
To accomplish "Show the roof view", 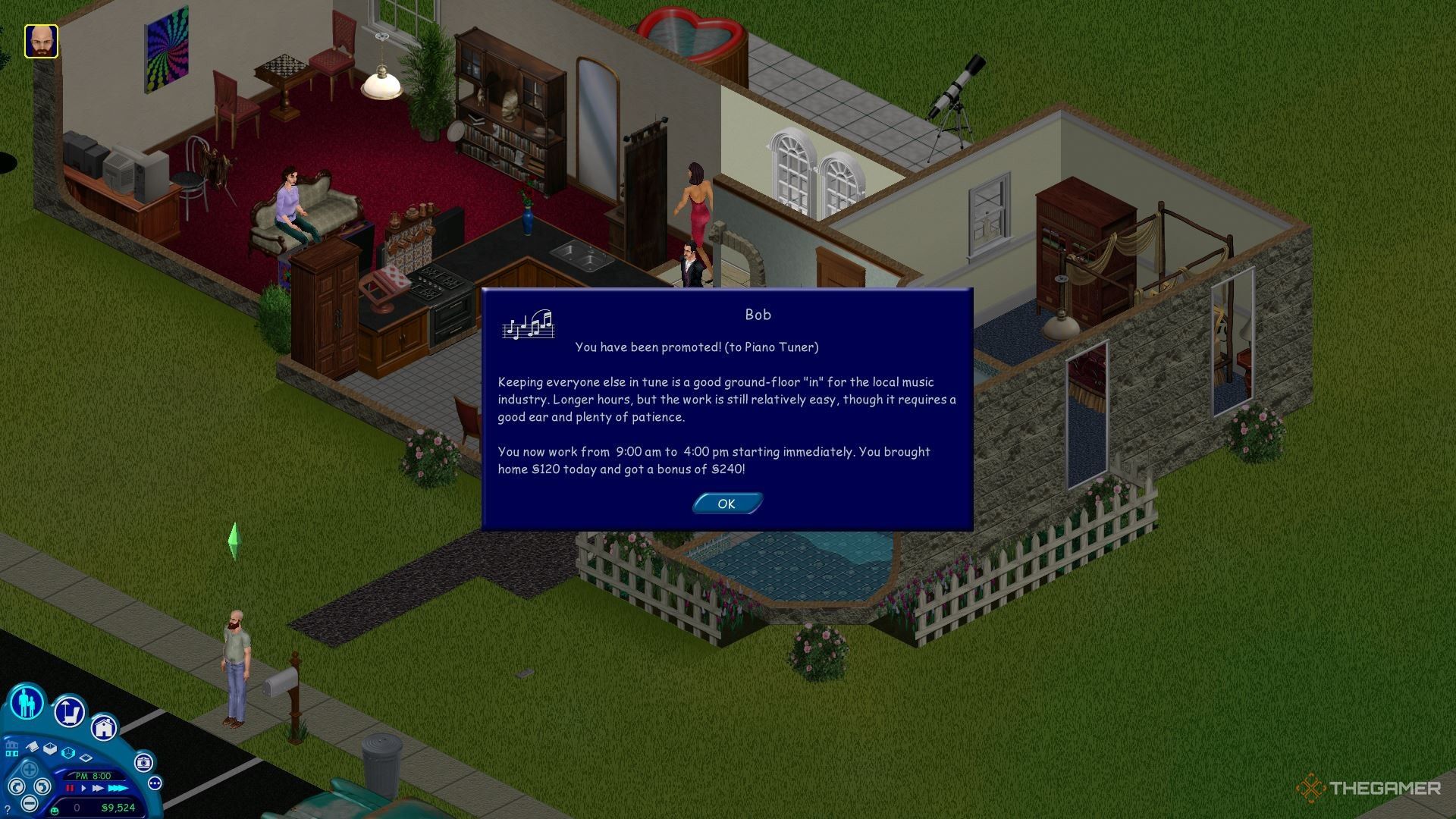I will (x=33, y=747).
